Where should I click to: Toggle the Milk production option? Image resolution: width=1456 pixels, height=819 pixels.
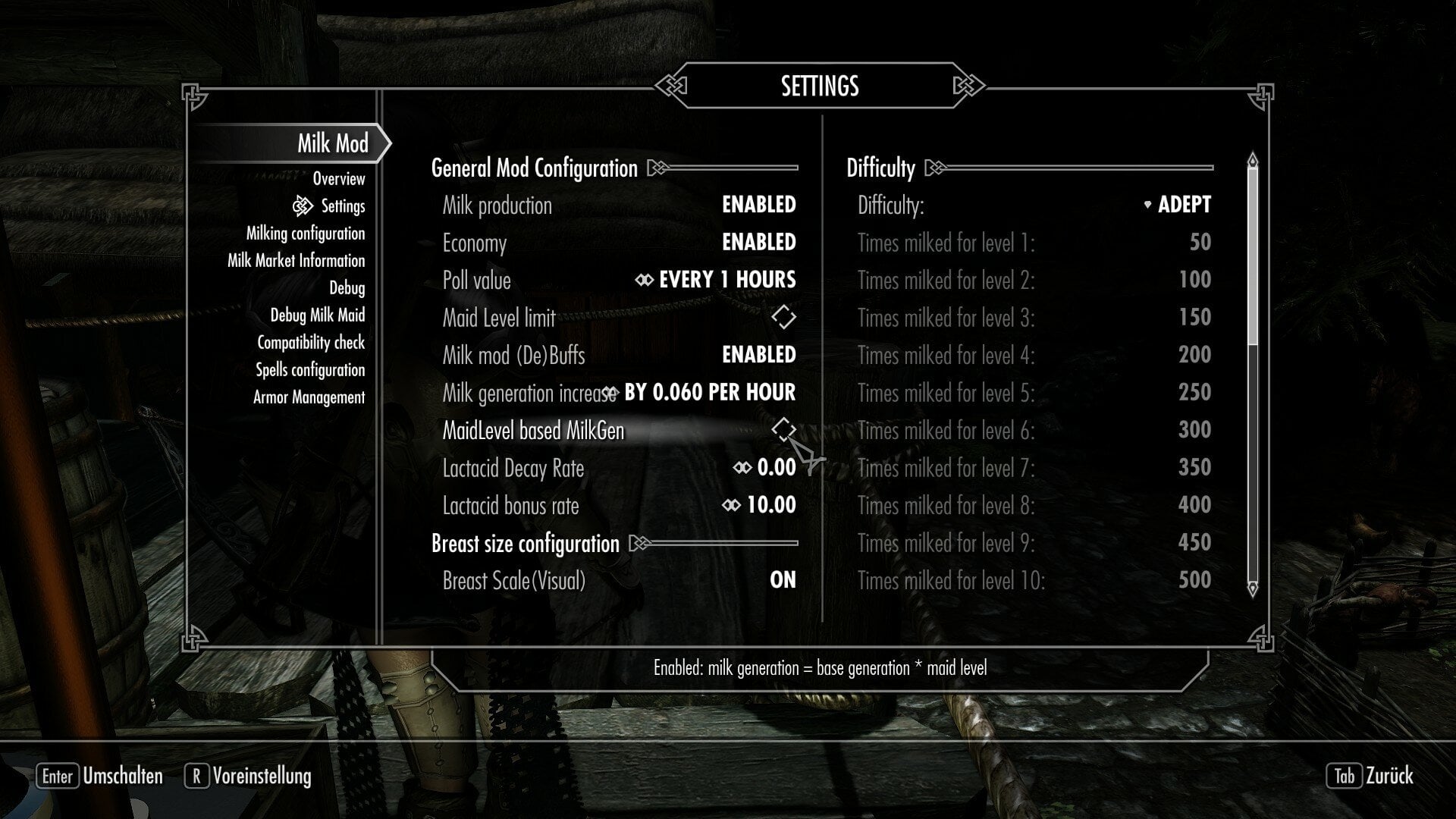pyautogui.click(x=758, y=205)
